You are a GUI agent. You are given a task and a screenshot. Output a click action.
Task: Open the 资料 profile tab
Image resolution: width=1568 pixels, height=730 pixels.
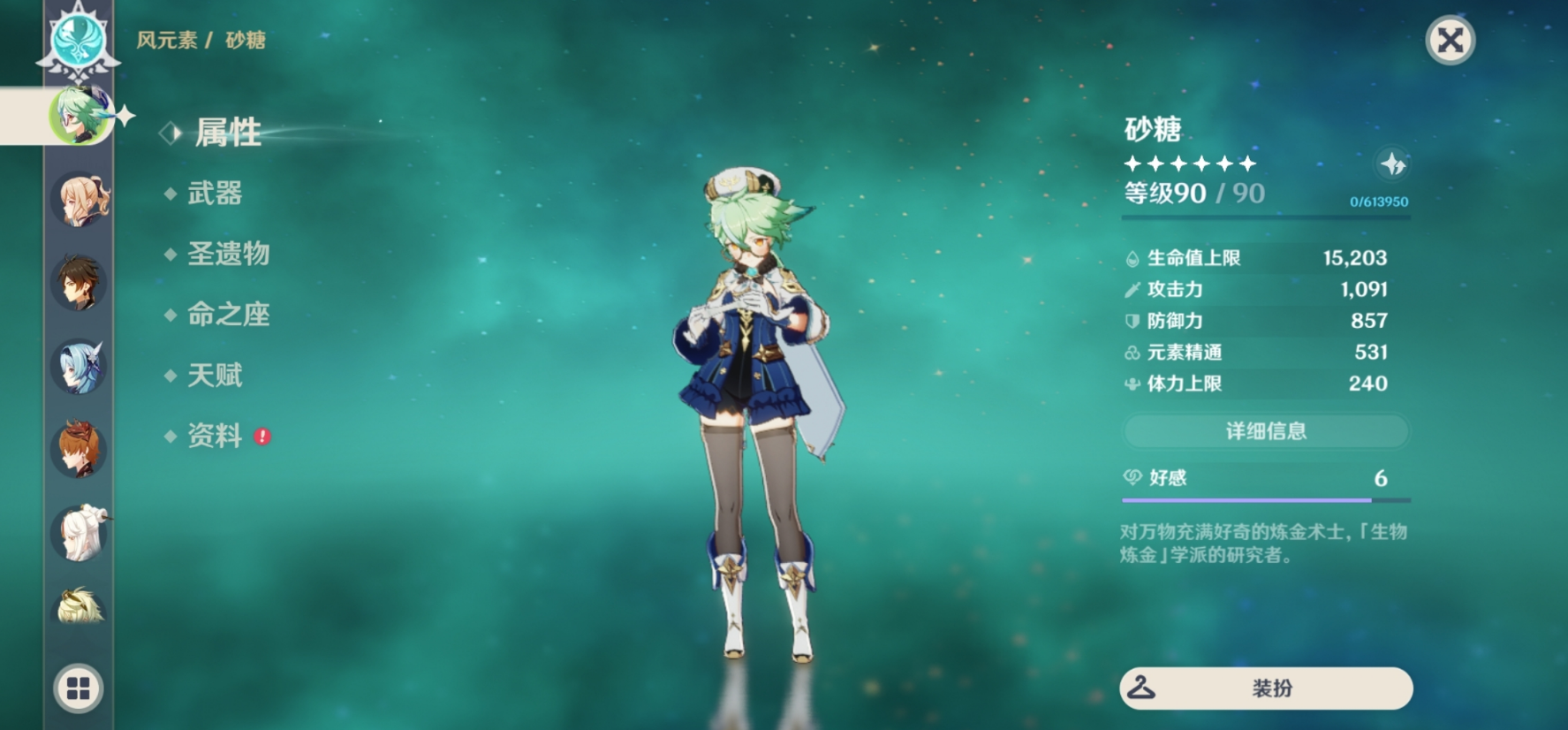click(215, 436)
